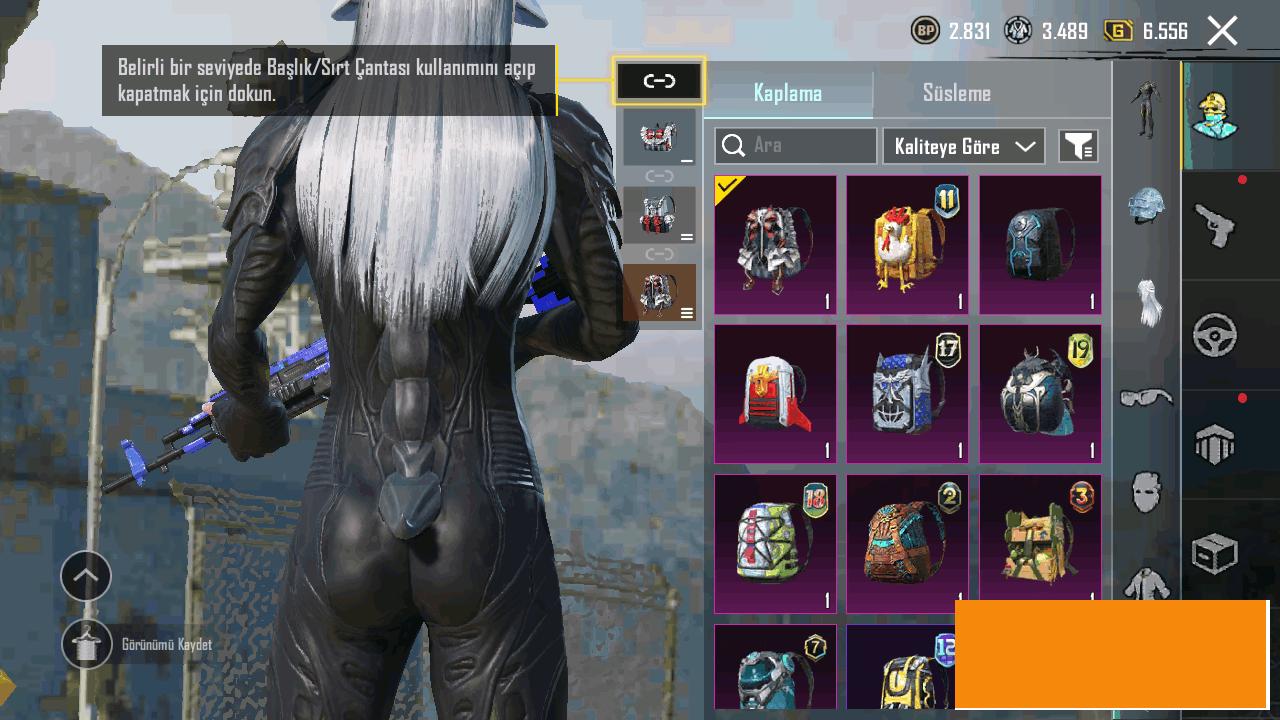Open the pistol weapons category
Image resolution: width=1280 pixels, height=720 pixels.
click(1215, 224)
